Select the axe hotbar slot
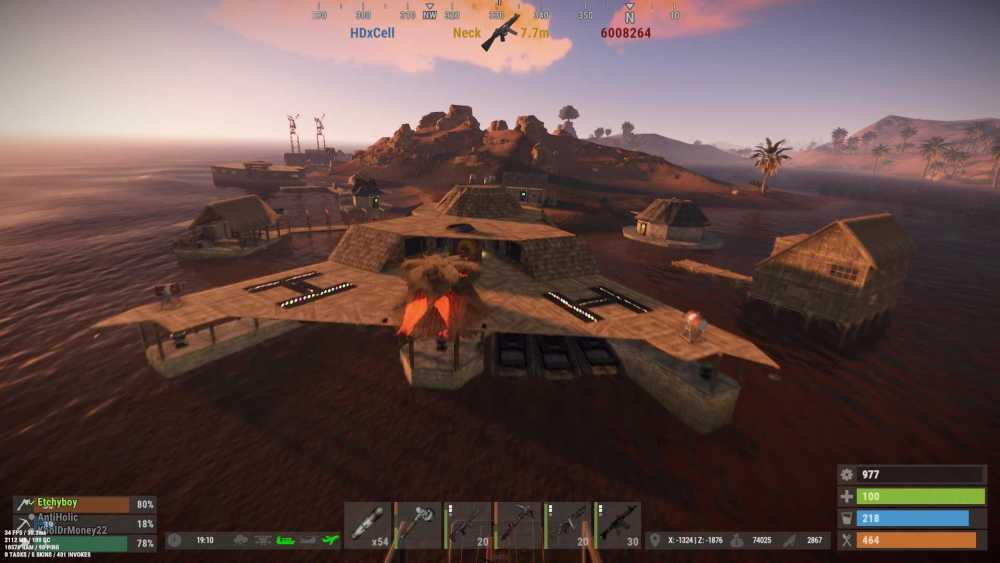Screen dimensions: 1000x563 point(418,525)
